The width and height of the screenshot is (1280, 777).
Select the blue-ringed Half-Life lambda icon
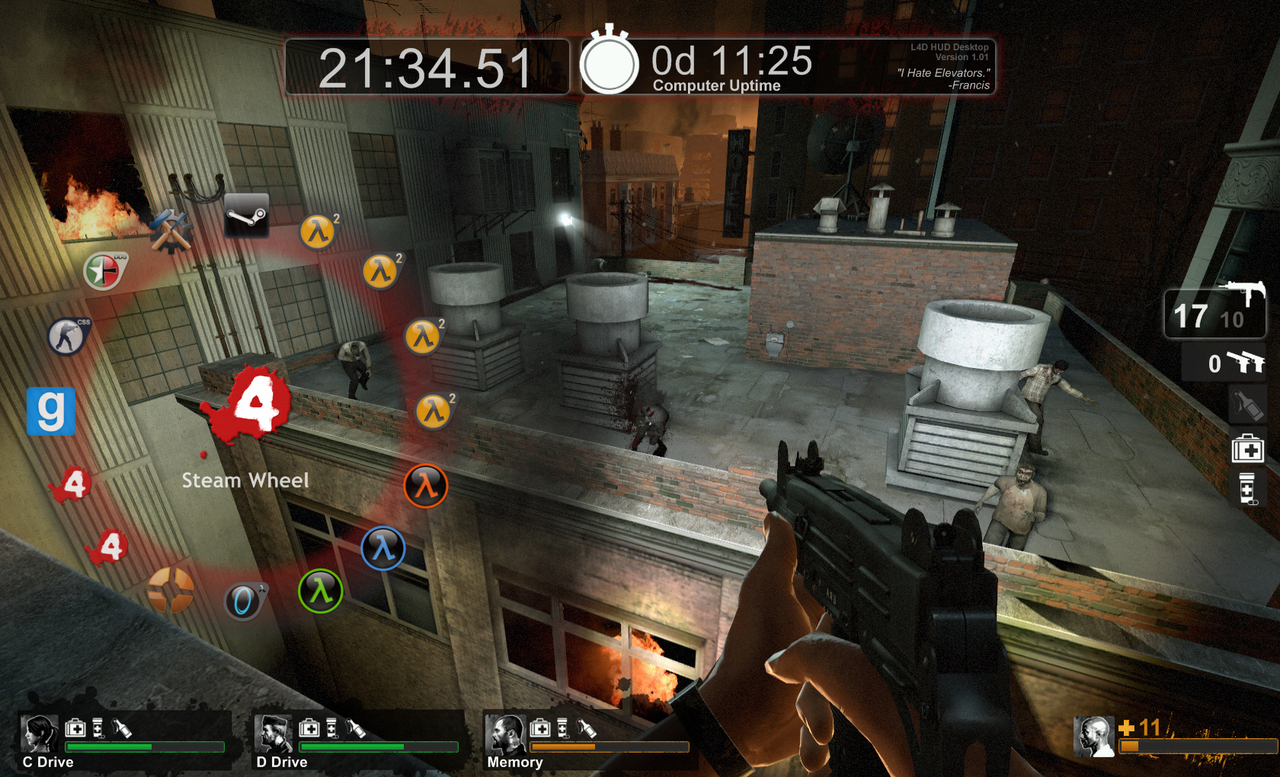click(x=382, y=548)
